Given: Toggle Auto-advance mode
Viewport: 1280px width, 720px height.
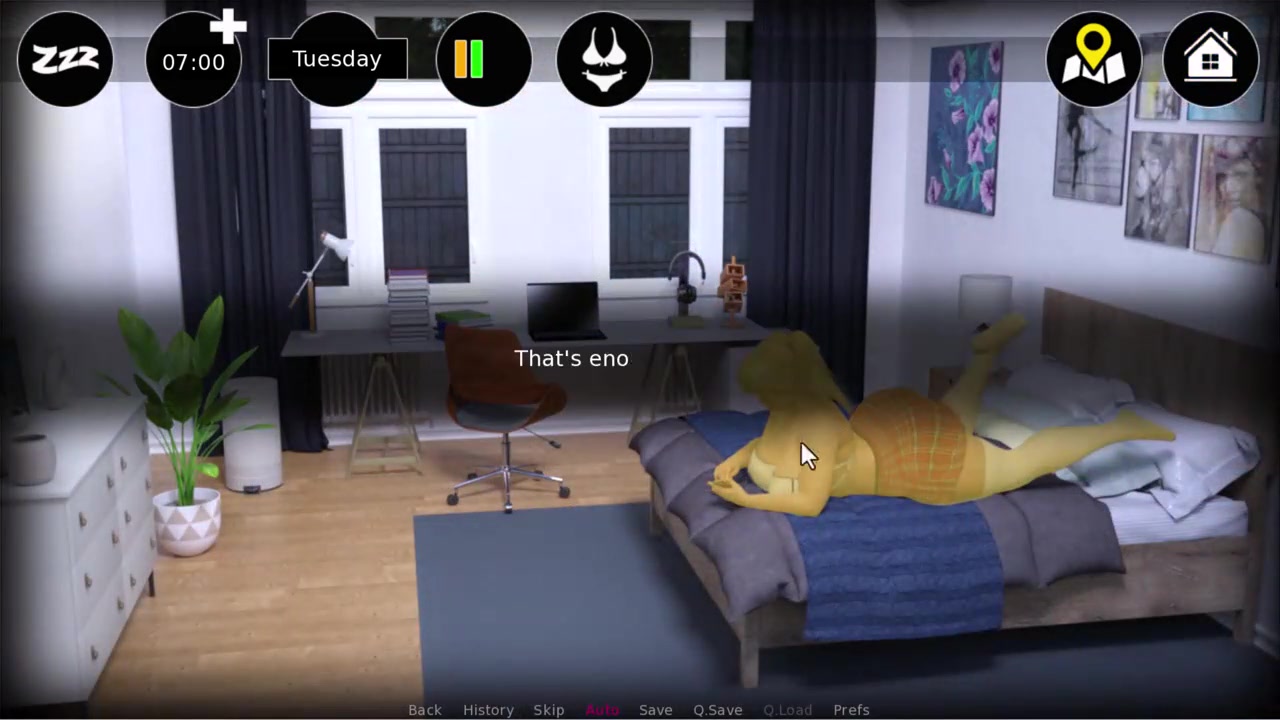Looking at the screenshot, I should point(602,710).
